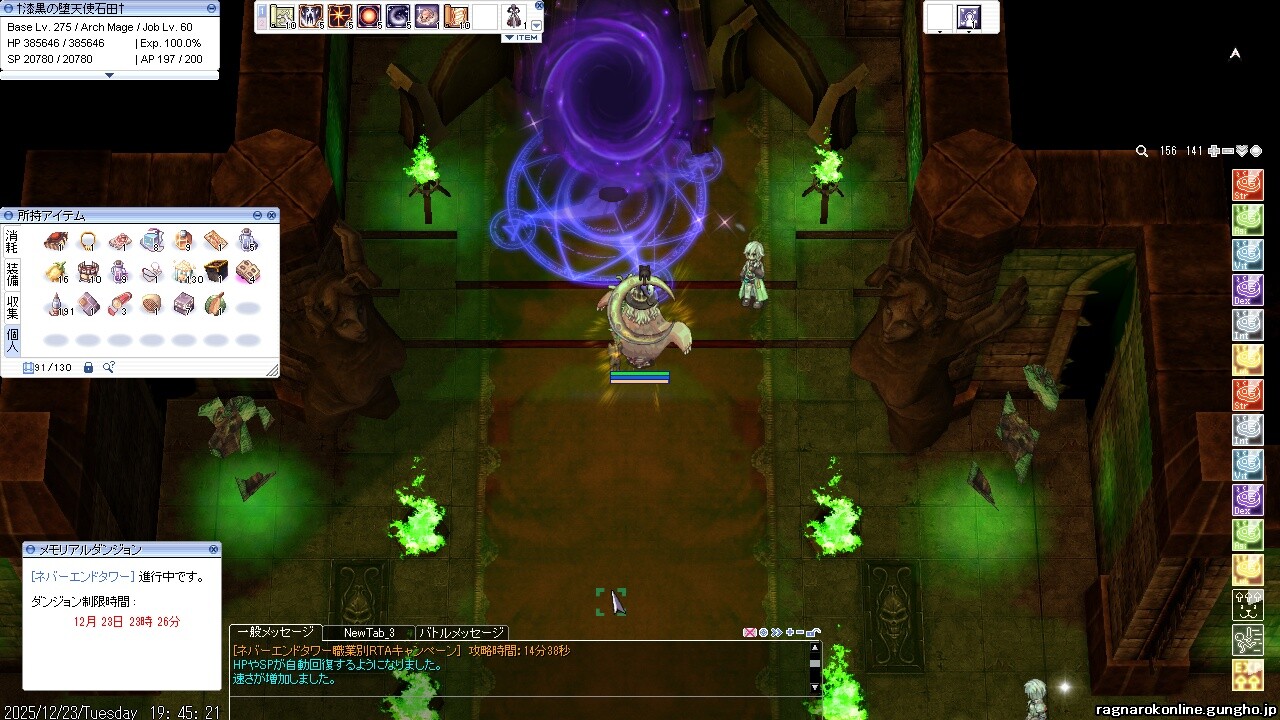1280x720 pixels.
Task: Select the golden ring item in inventory
Action: click(88, 240)
